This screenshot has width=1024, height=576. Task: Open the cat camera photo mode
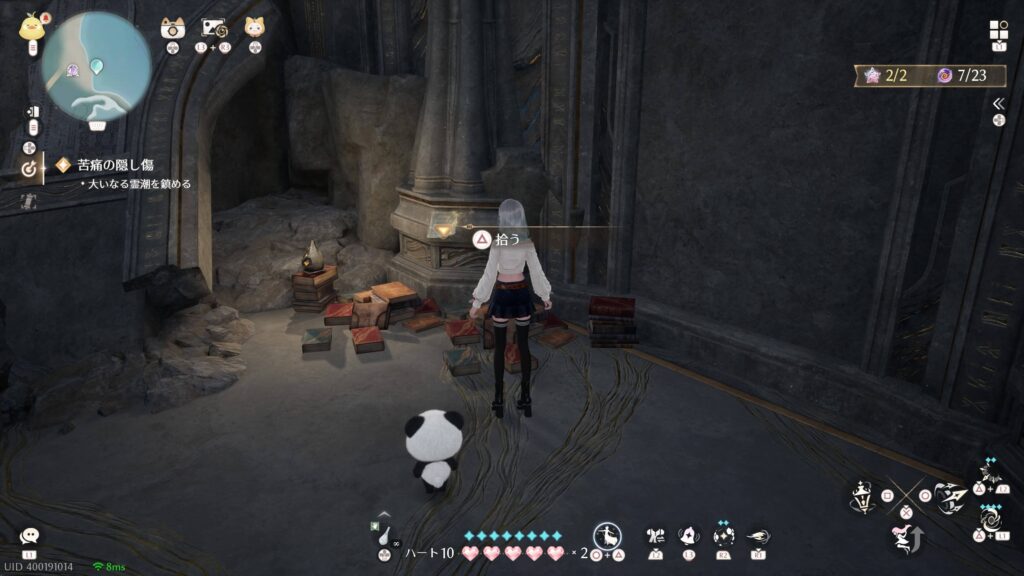coord(173,28)
